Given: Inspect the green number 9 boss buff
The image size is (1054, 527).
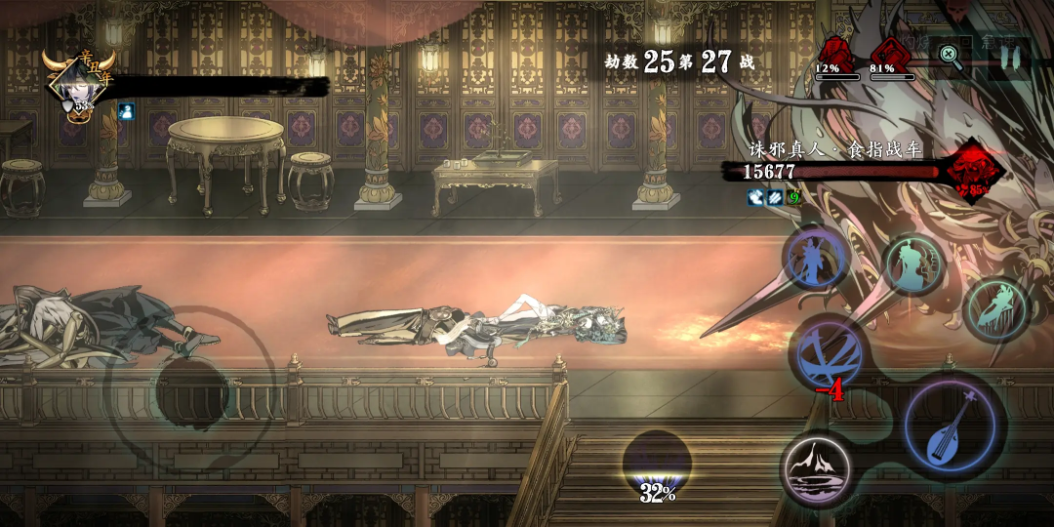Looking at the screenshot, I should point(795,198).
